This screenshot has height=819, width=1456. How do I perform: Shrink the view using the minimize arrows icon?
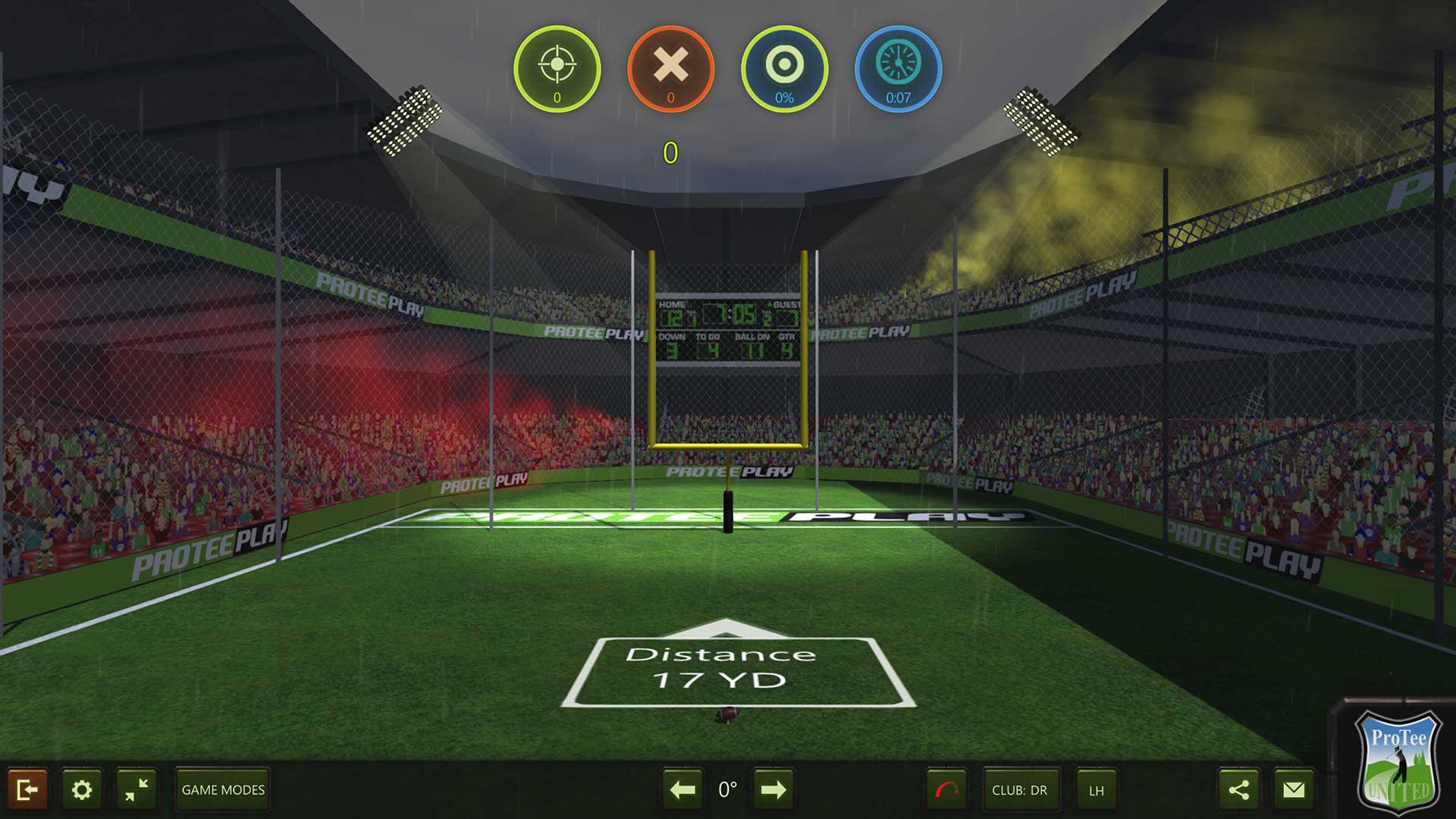135,789
